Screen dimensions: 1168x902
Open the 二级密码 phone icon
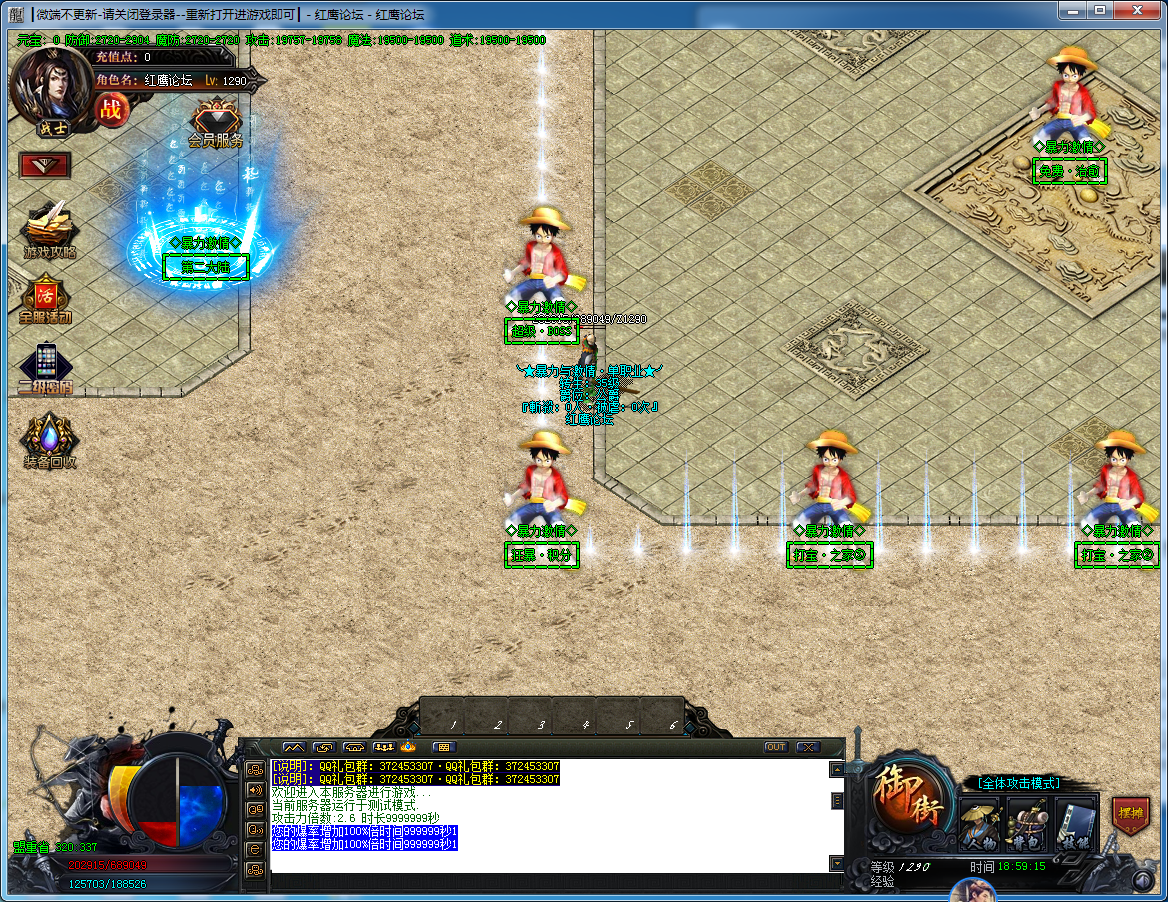click(x=46, y=366)
